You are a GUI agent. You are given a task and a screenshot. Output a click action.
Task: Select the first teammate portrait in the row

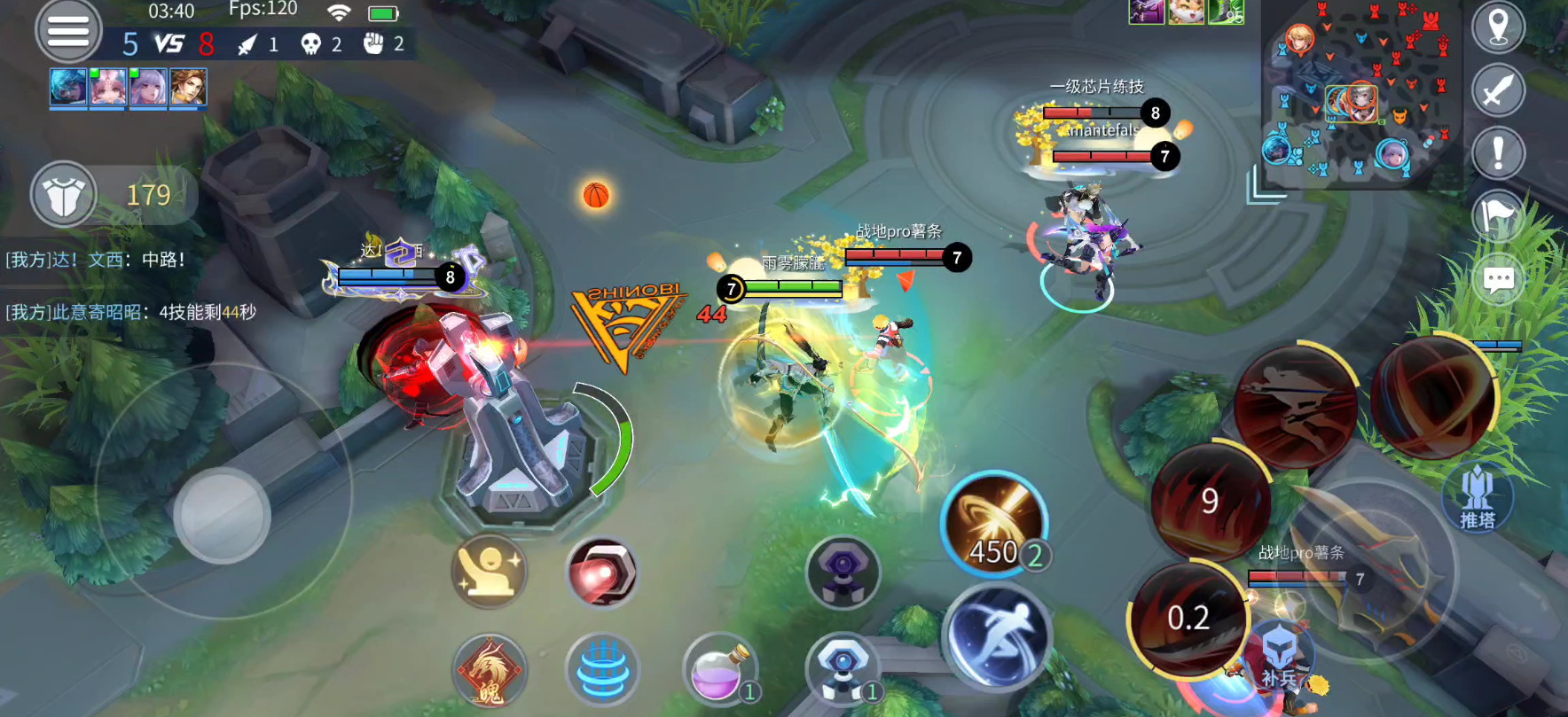(x=68, y=88)
